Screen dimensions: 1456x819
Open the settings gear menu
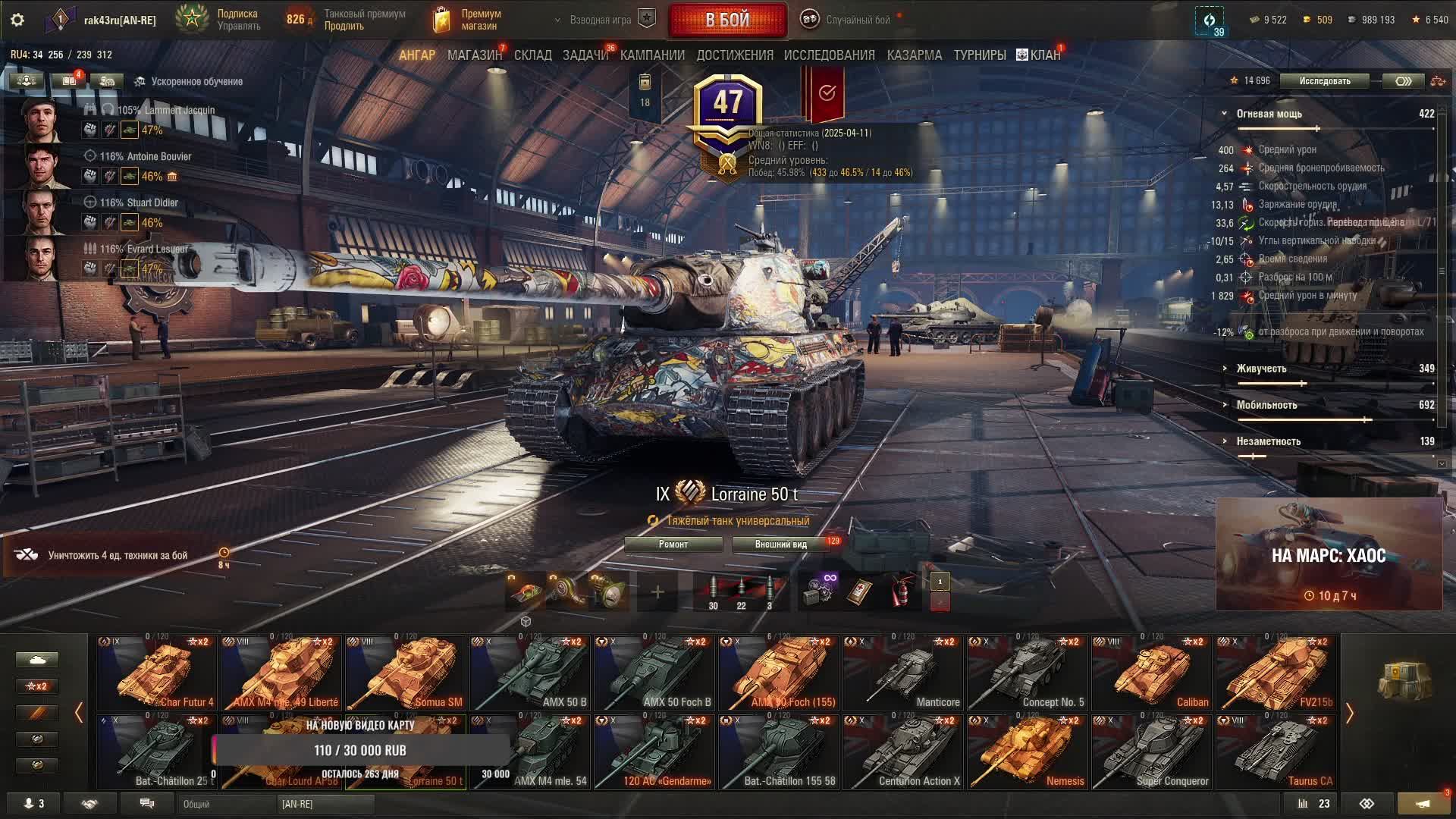(x=17, y=20)
